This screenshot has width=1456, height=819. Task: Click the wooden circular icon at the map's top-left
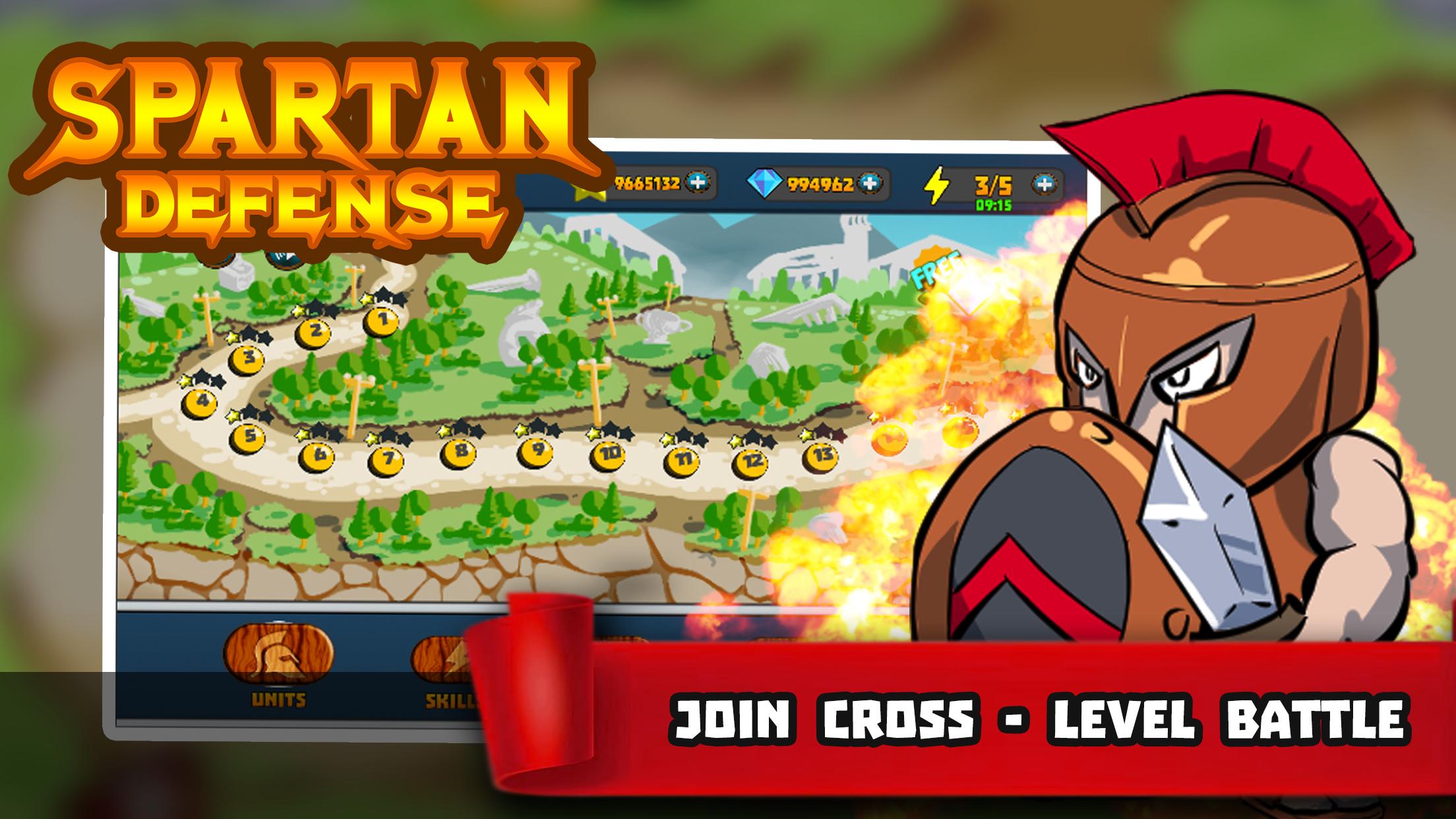click(x=216, y=260)
